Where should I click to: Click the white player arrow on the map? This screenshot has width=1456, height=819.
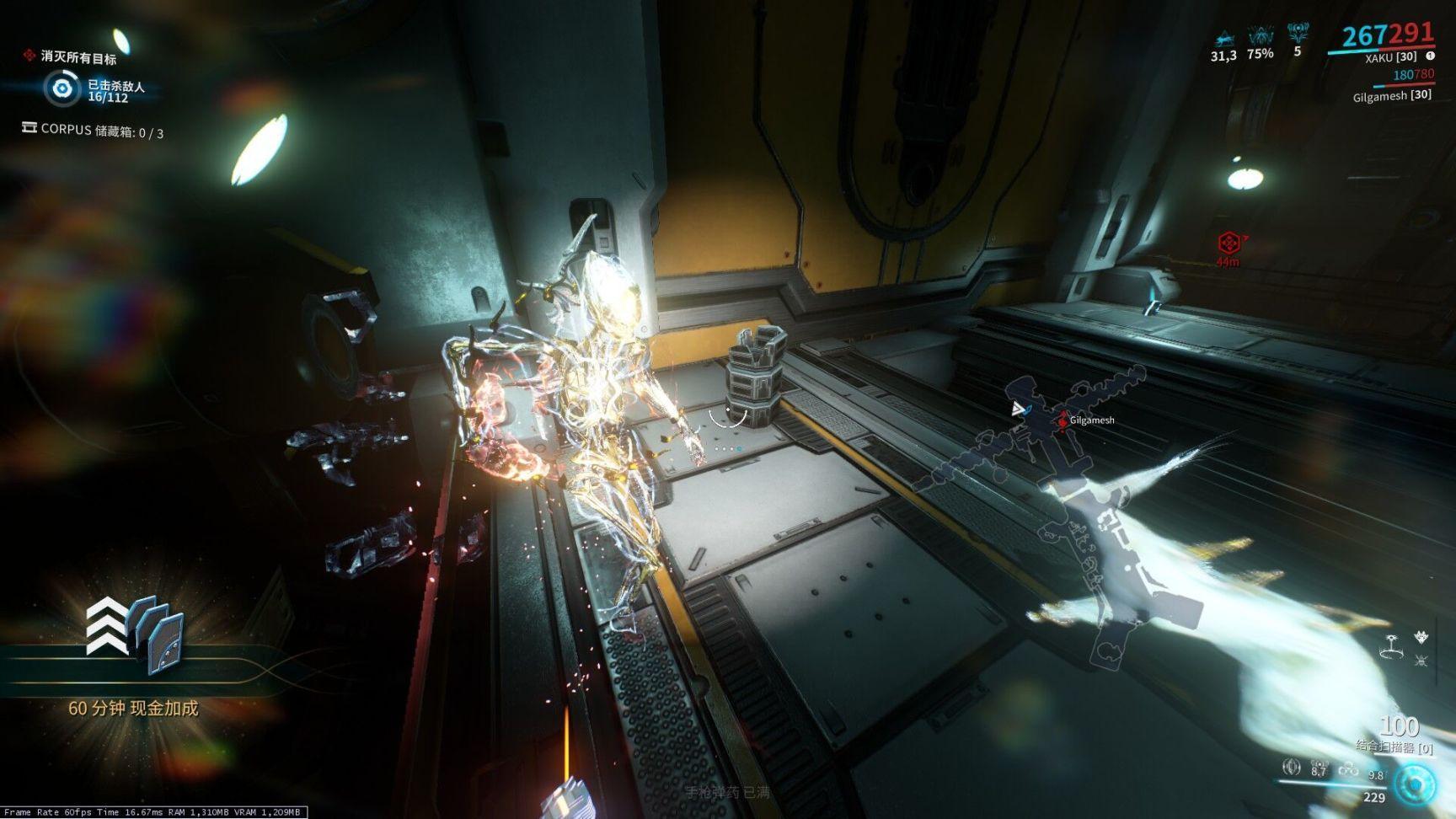[x=1019, y=409]
